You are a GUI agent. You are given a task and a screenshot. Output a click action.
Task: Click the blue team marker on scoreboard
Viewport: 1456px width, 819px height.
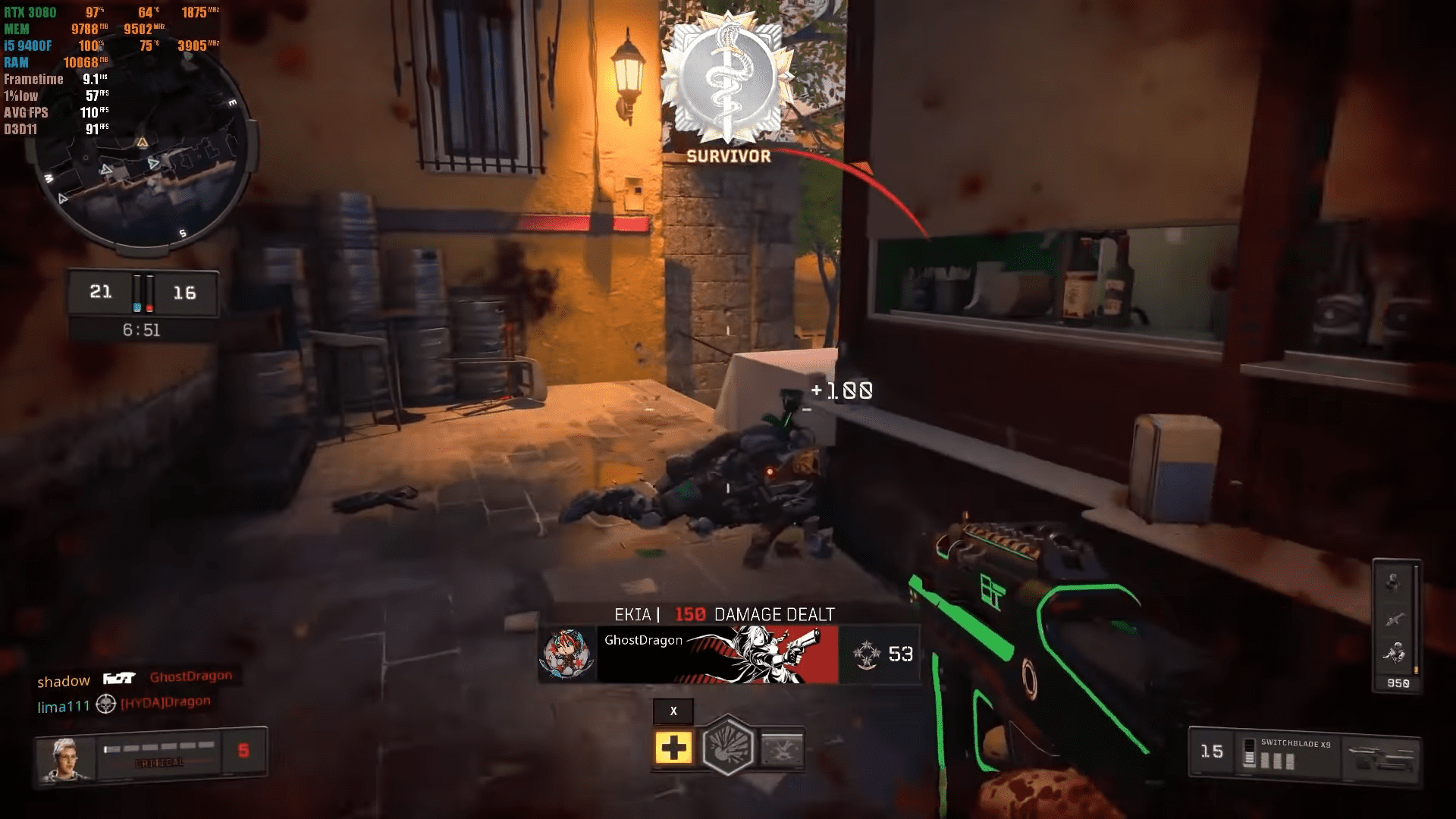point(138,306)
